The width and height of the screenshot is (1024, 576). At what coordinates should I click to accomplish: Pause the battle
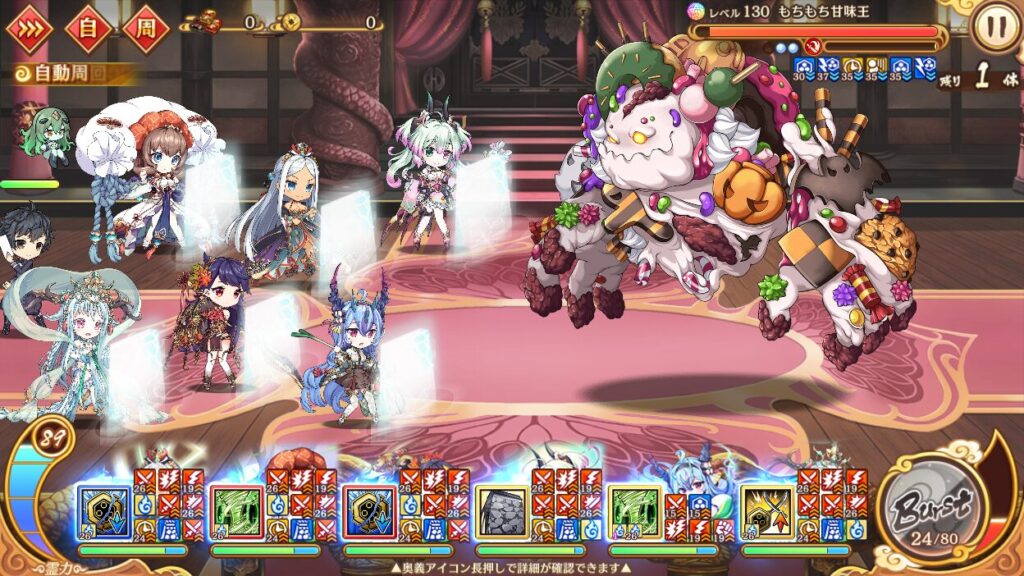[994, 29]
